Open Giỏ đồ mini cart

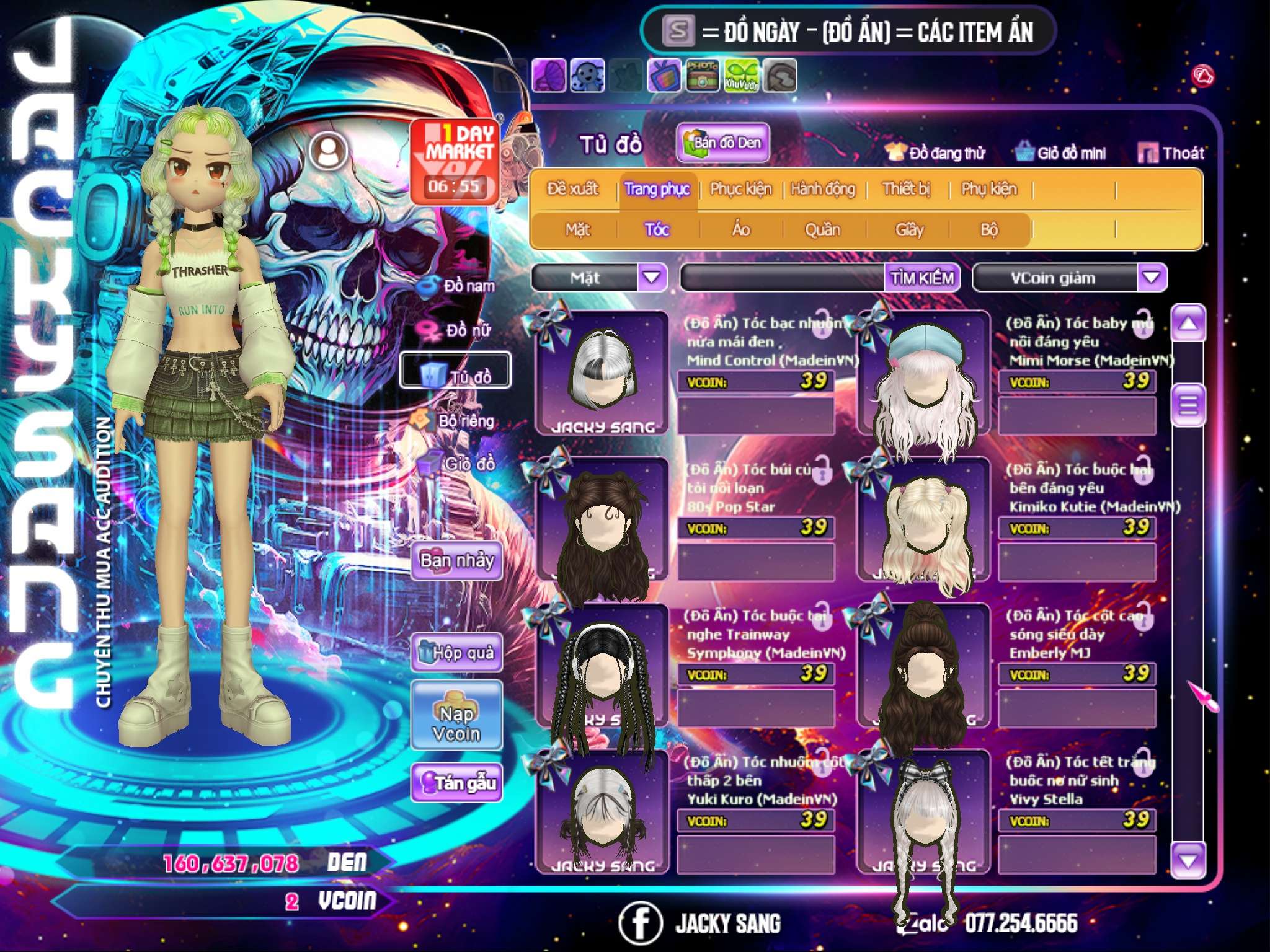(1061, 153)
